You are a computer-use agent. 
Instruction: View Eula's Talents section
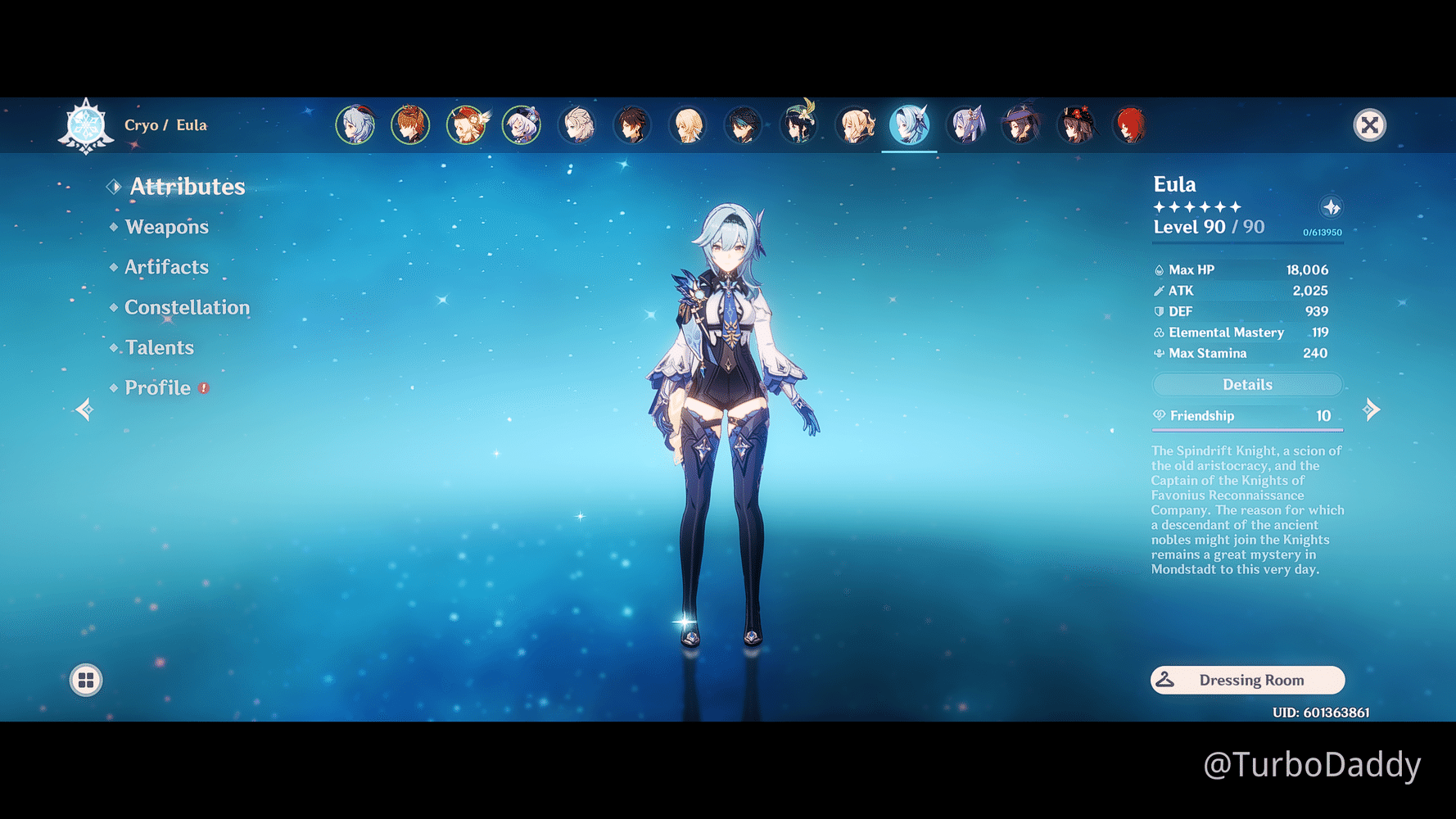[159, 347]
